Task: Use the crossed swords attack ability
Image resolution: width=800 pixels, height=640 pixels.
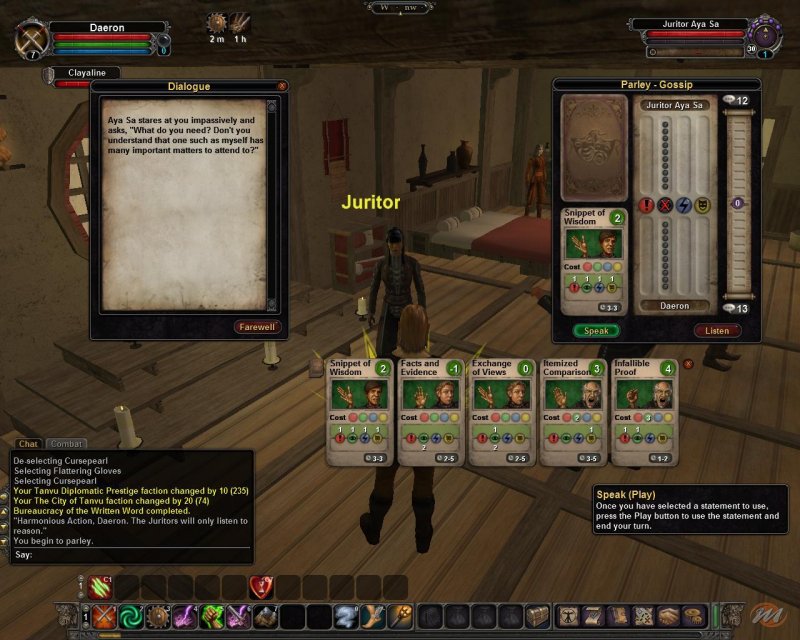Action: point(104,616)
